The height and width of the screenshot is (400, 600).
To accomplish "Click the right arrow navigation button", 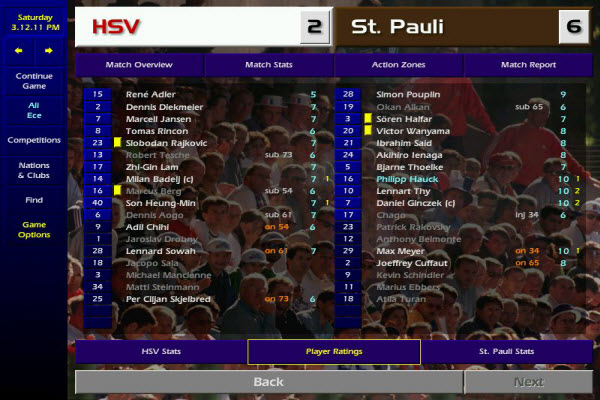I will (48, 49).
